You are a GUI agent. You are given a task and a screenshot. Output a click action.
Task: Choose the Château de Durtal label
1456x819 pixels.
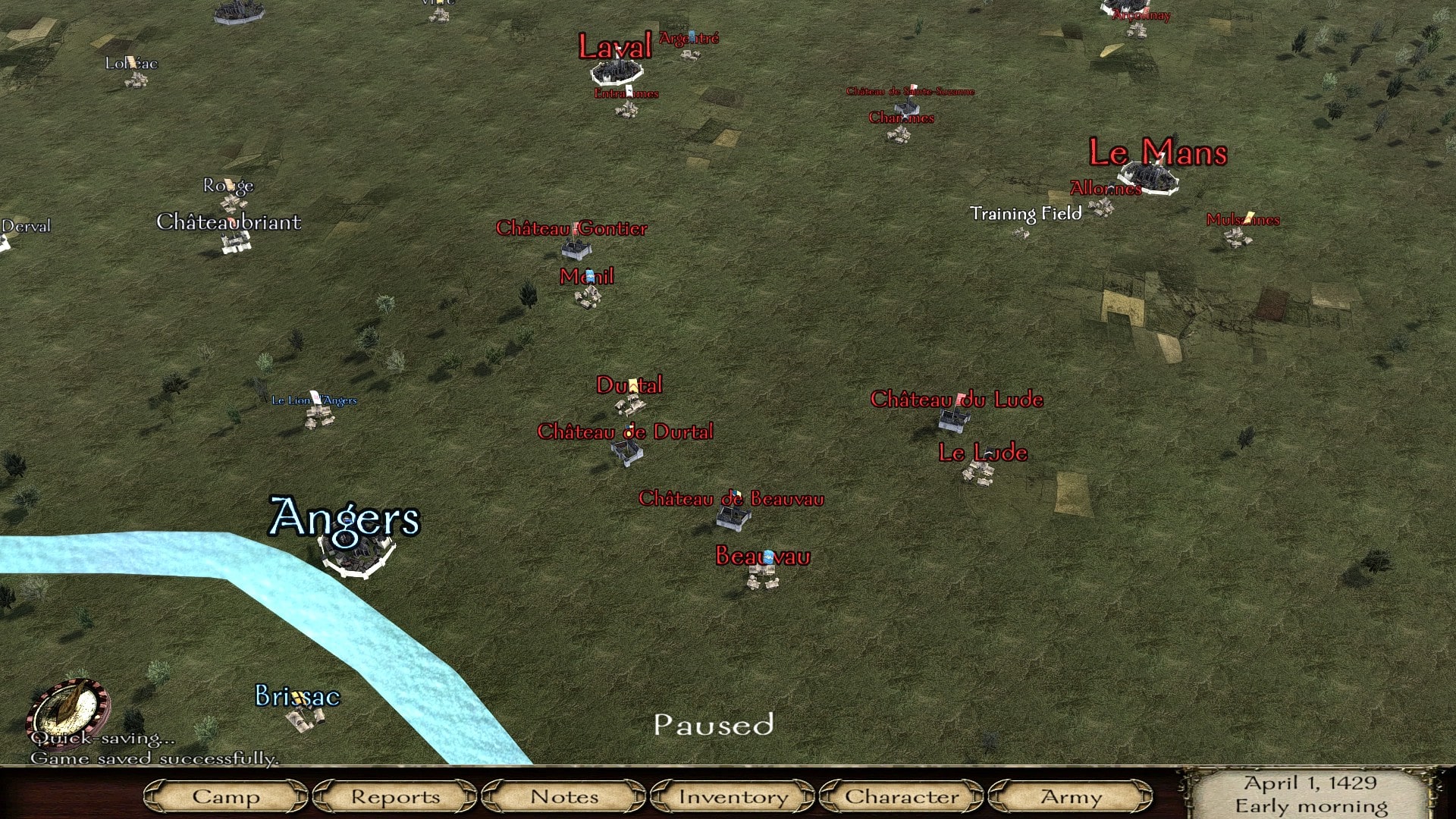click(x=625, y=432)
